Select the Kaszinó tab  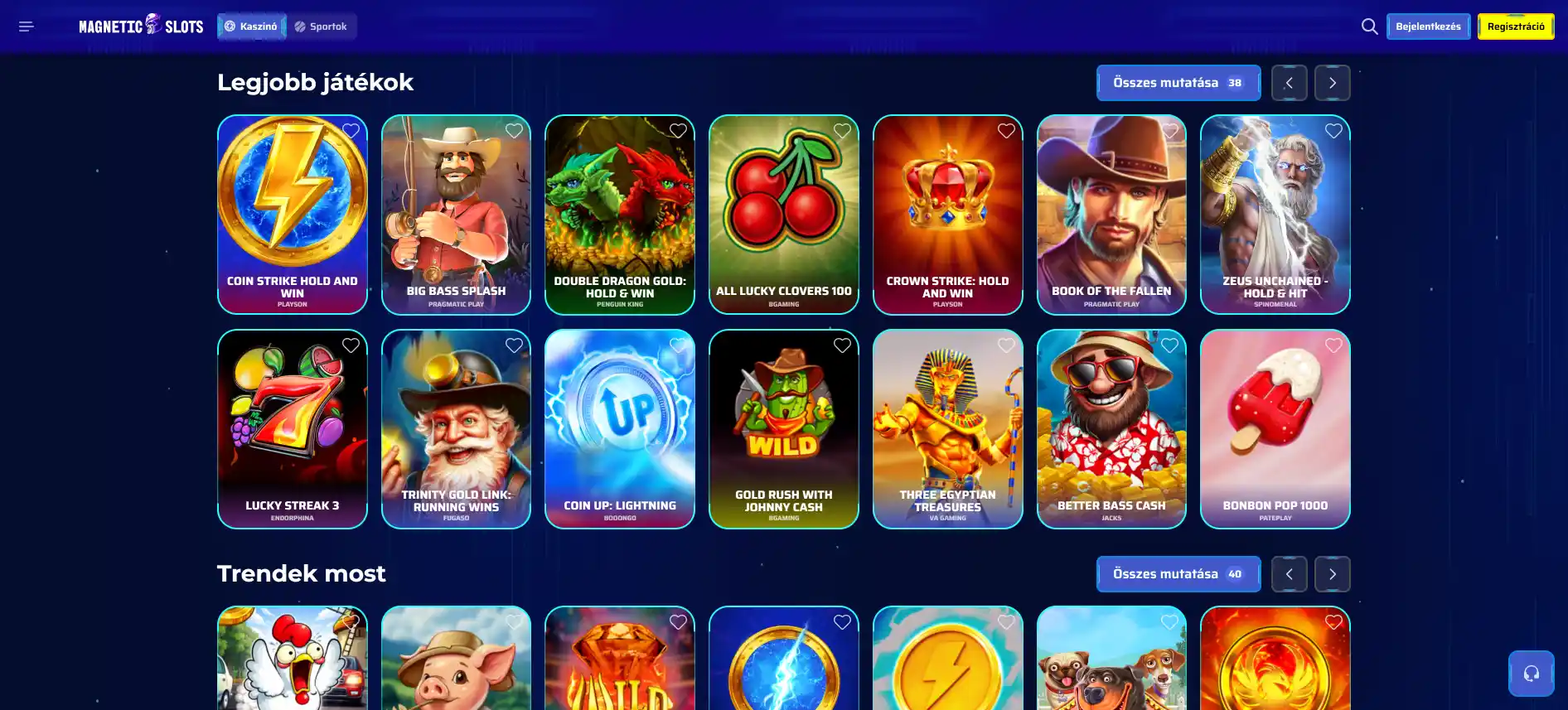(251, 26)
